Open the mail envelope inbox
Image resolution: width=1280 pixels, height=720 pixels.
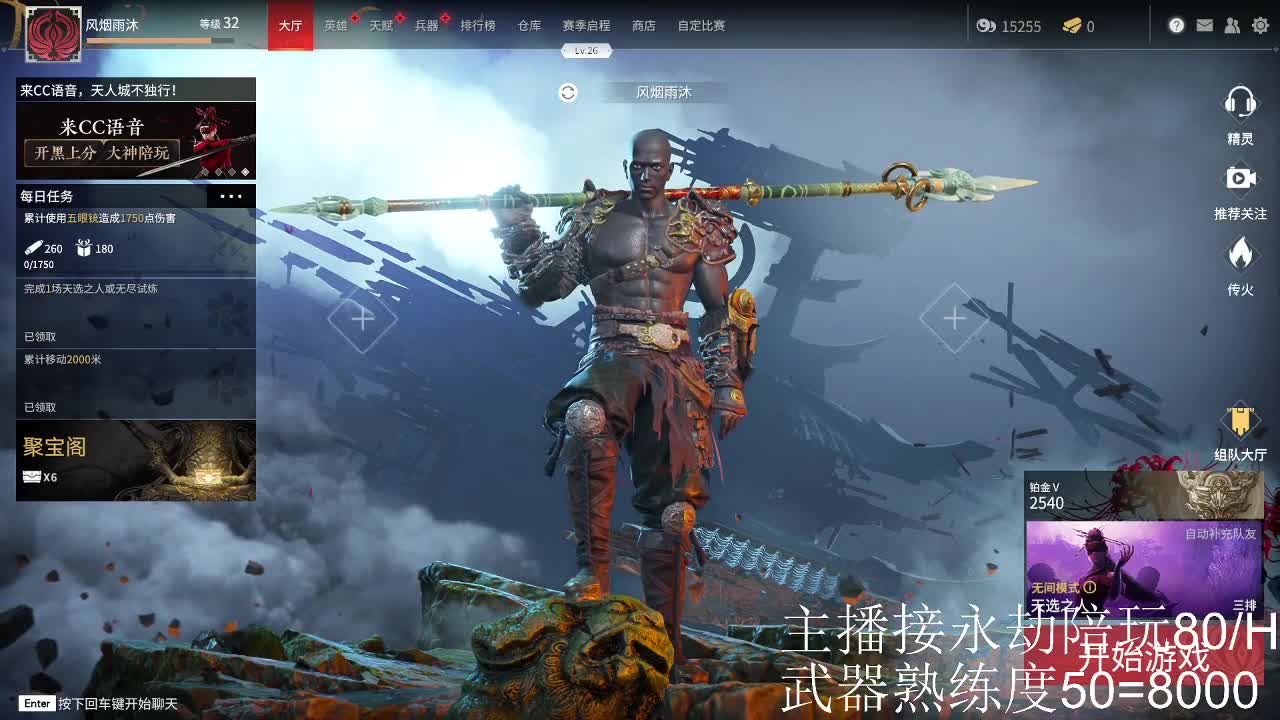coord(1204,26)
